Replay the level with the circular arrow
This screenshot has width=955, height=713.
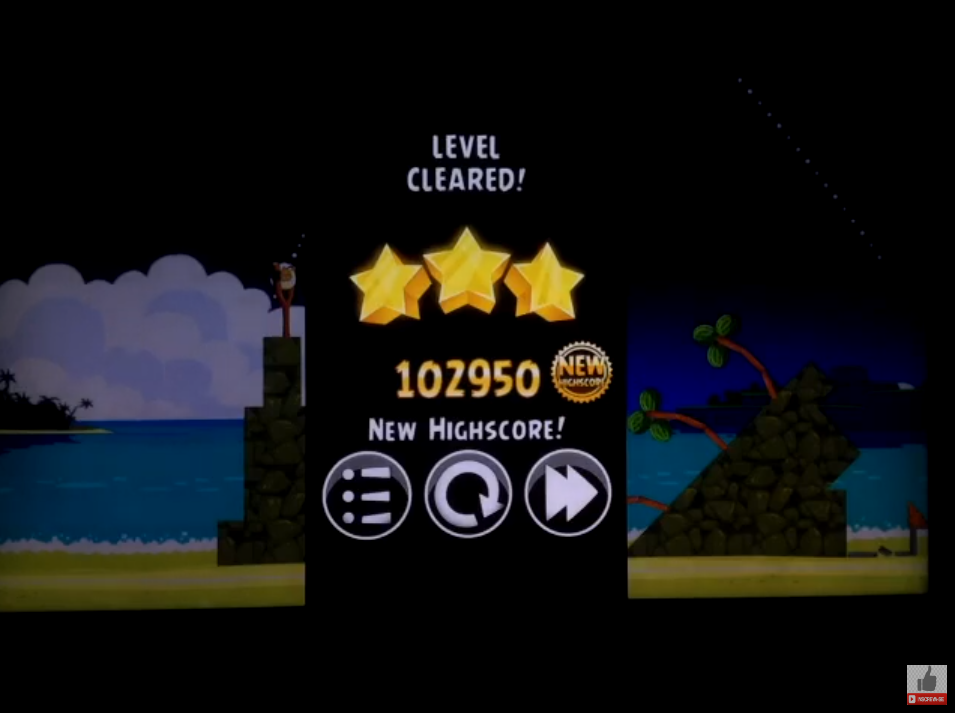[x=468, y=494]
